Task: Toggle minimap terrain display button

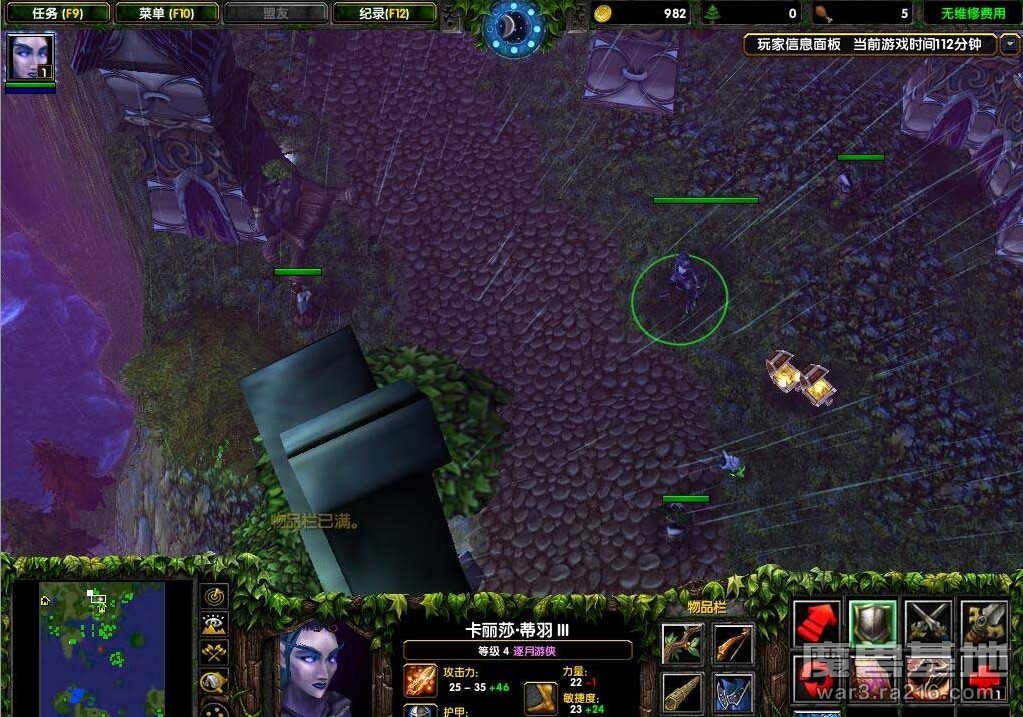Action: click(215, 625)
